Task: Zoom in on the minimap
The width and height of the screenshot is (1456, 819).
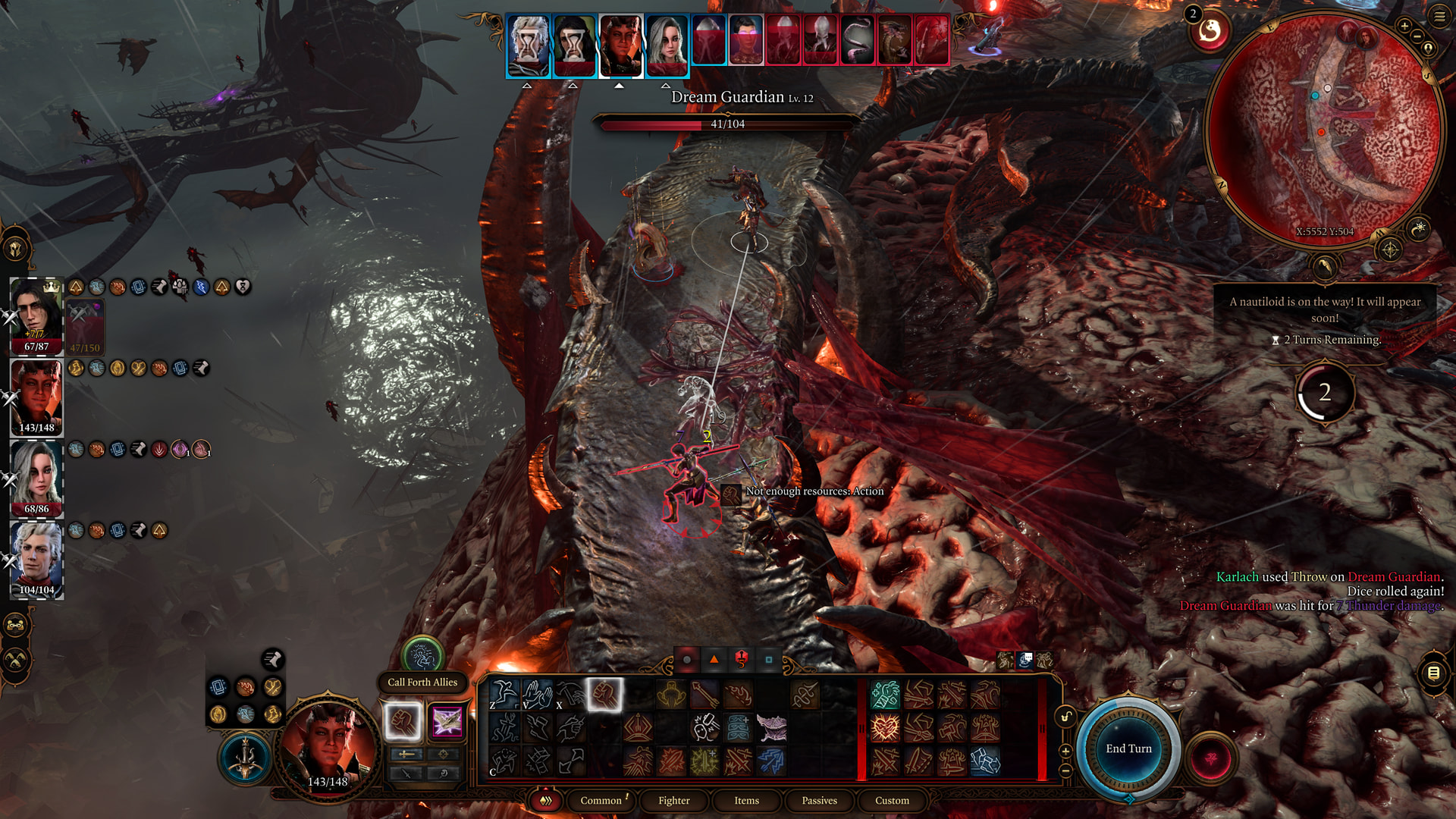Action: tap(1404, 26)
